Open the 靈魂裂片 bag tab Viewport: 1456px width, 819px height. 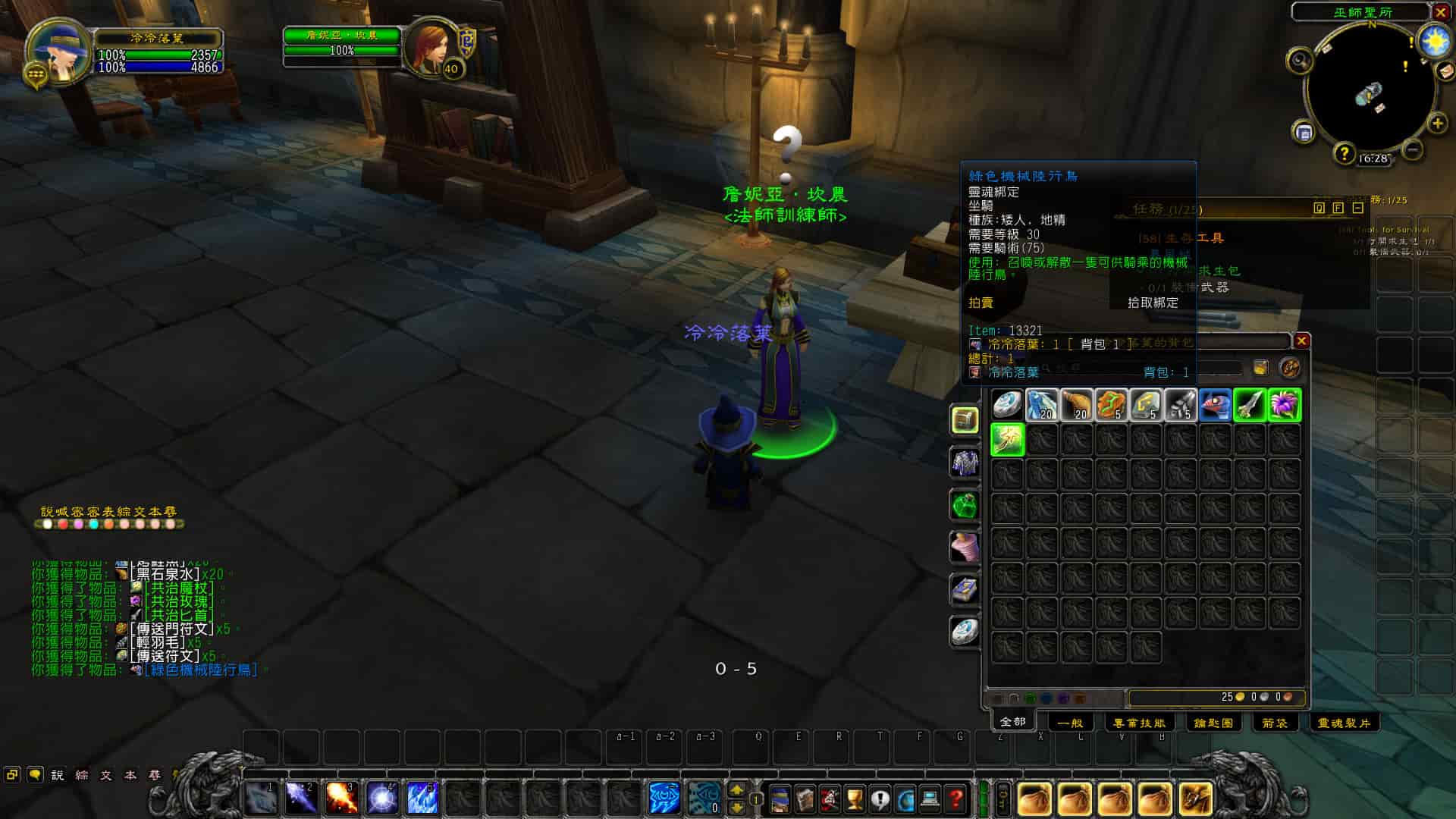pos(1343,723)
